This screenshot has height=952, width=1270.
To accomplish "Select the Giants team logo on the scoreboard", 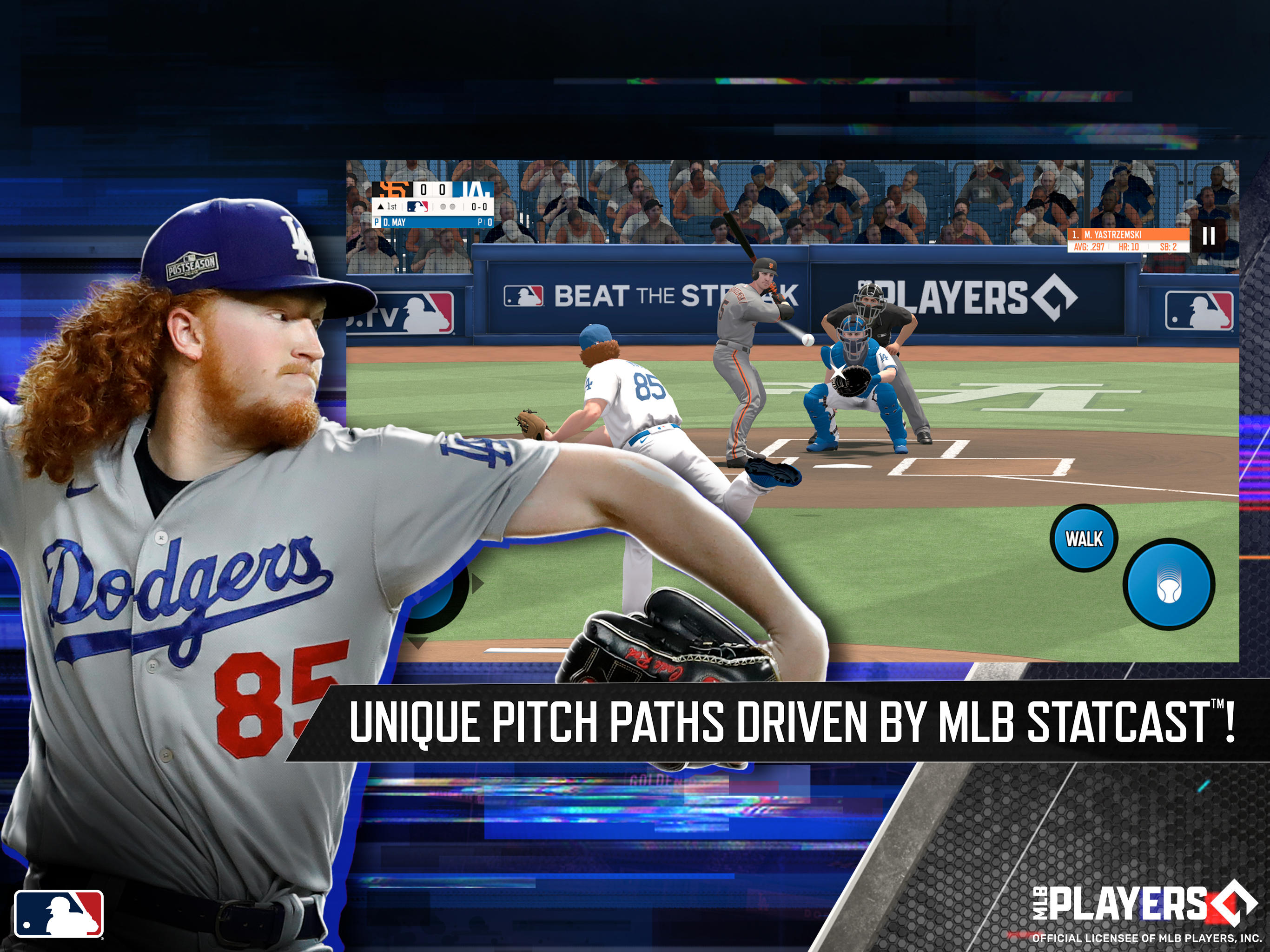I will point(393,190).
